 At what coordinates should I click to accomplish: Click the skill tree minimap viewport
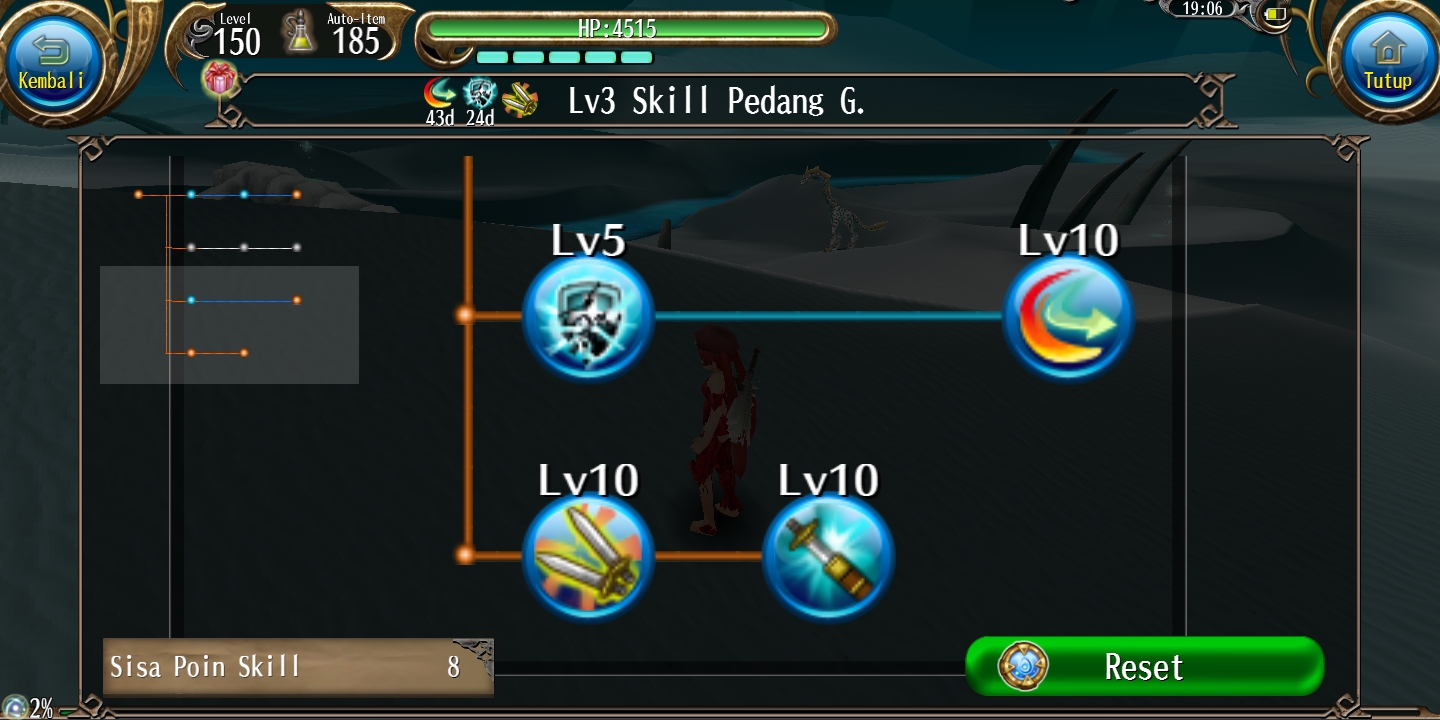(x=229, y=324)
